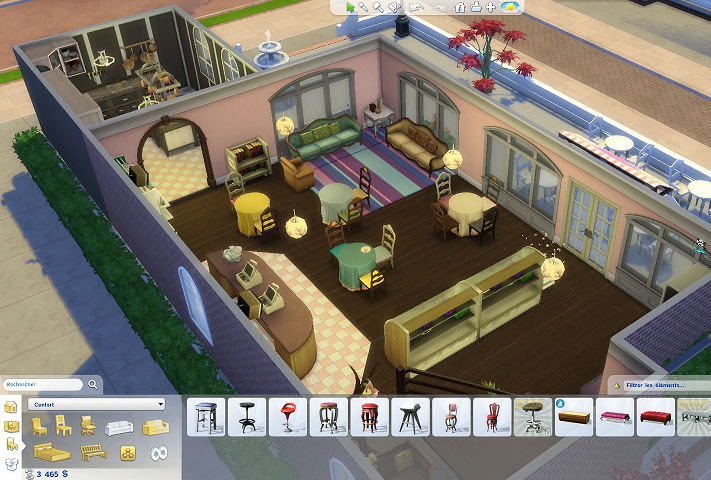Click the magnifying glass search button
Image resolution: width=711 pixels, height=480 pixels.
(x=93, y=384)
